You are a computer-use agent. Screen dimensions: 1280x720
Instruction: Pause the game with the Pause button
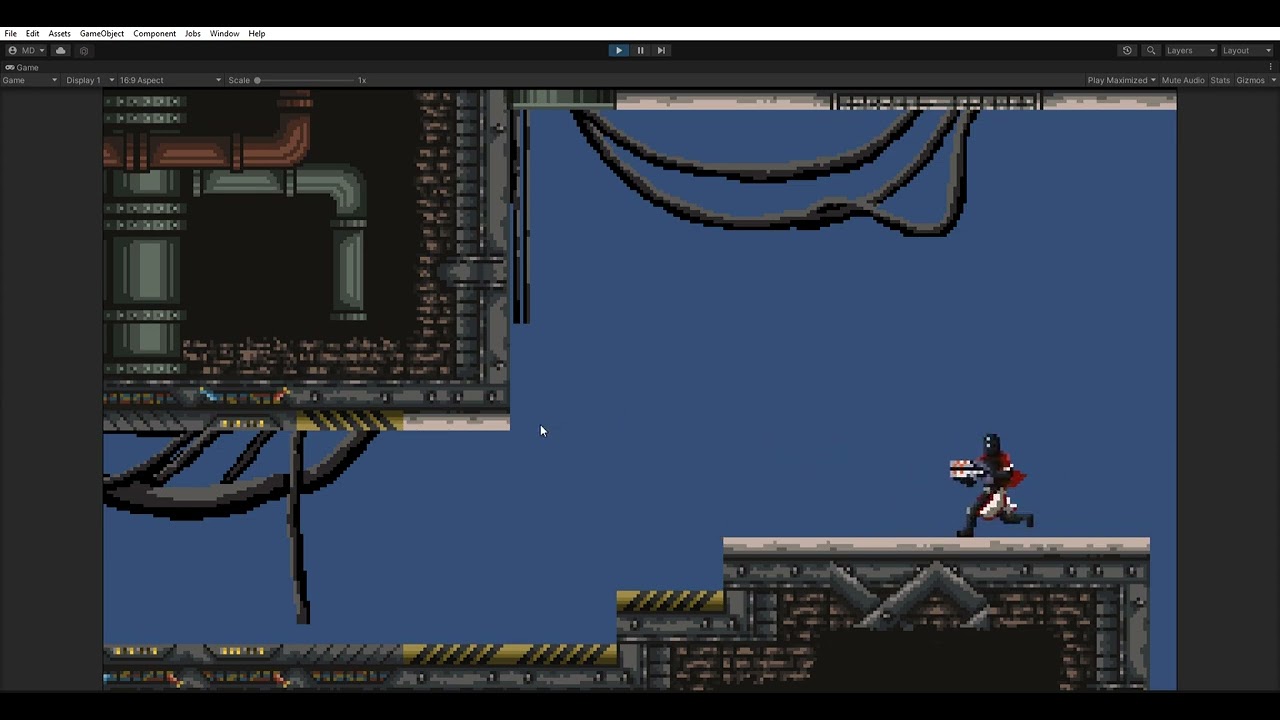click(x=639, y=50)
